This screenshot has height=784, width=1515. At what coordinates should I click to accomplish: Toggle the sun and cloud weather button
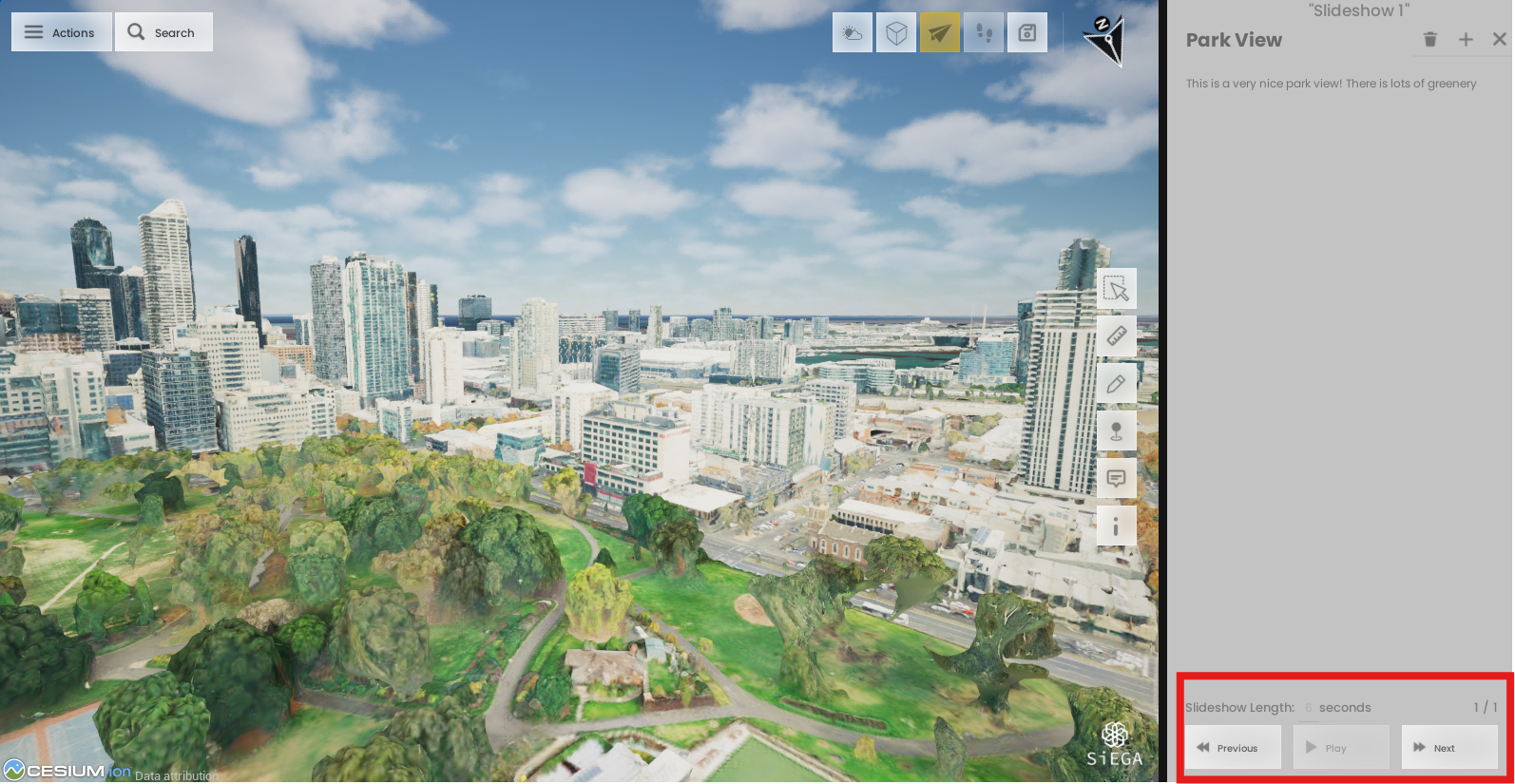852,33
